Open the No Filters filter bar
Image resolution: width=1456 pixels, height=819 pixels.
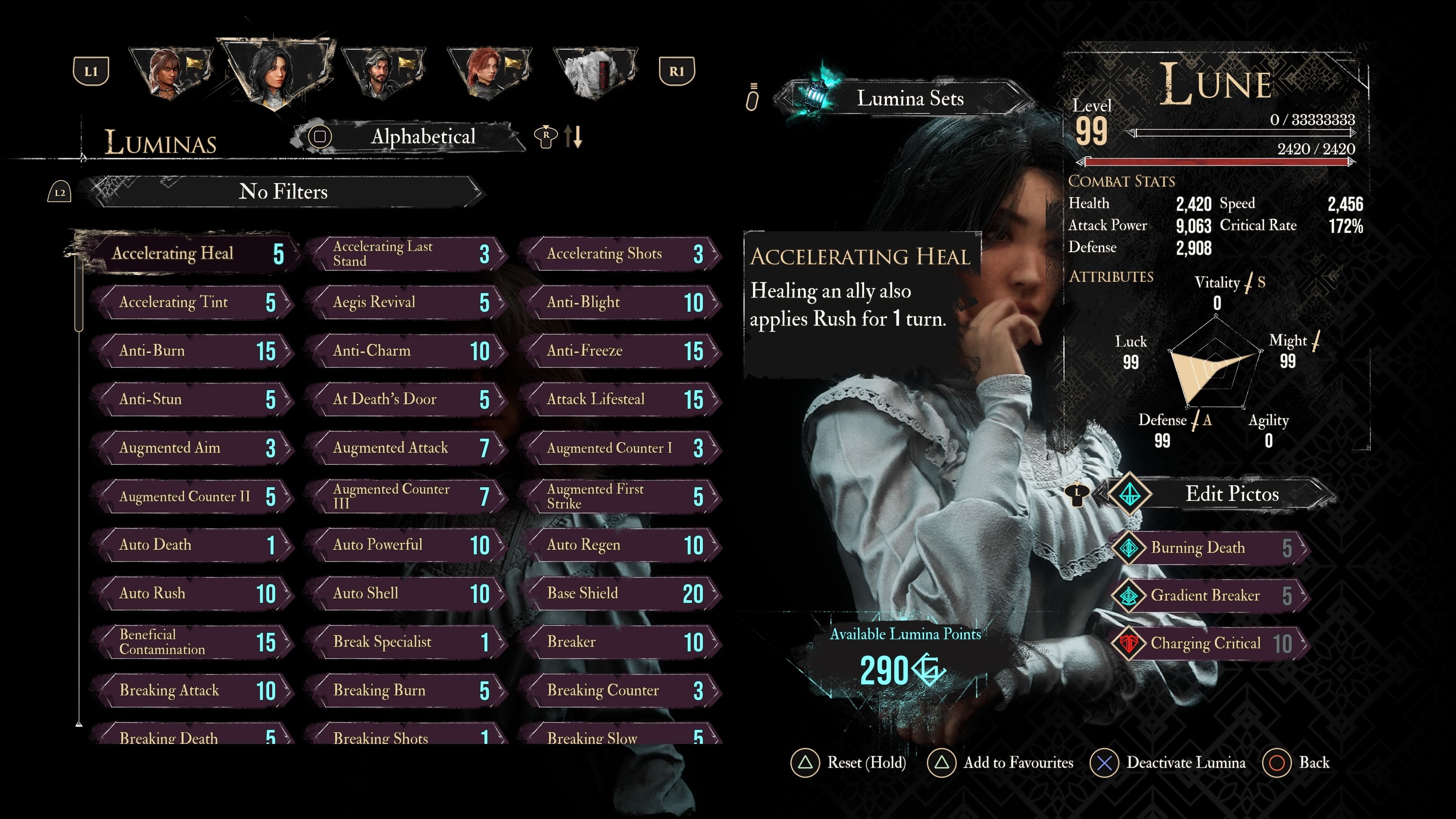pos(282,192)
